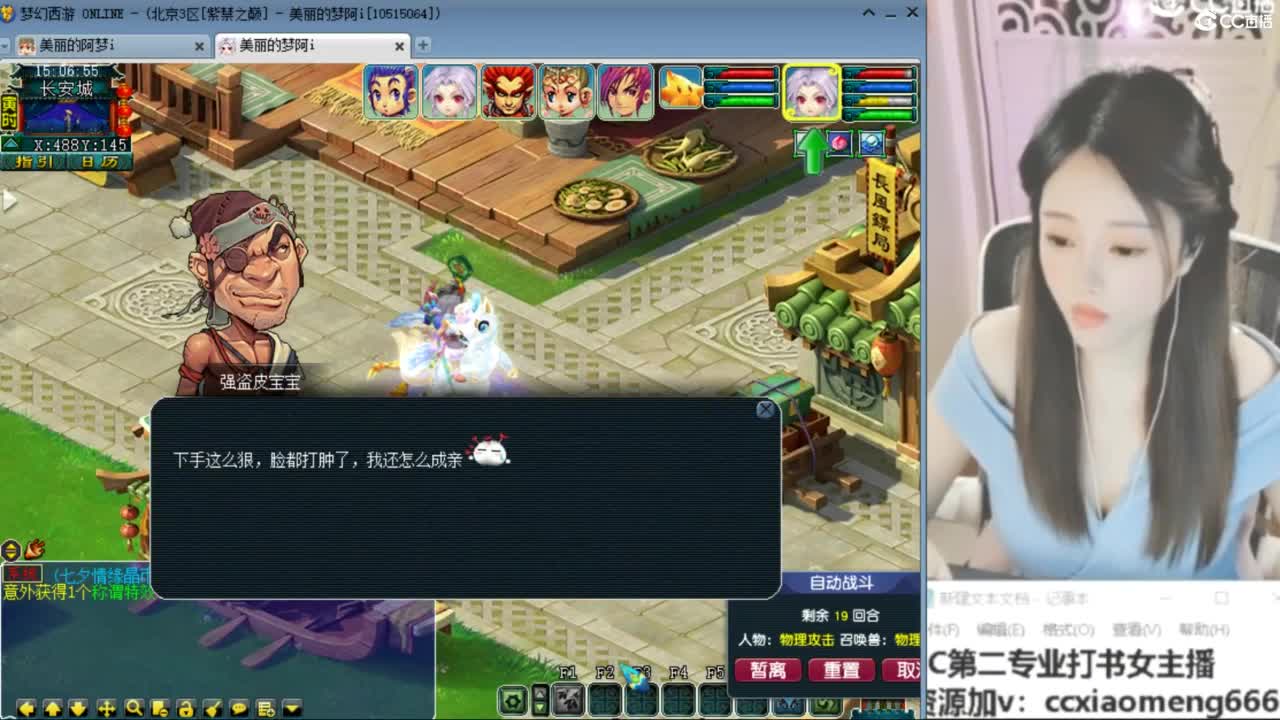Select the move cross icon in bottom toolbar
The height and width of the screenshot is (720, 1280).
107,708
